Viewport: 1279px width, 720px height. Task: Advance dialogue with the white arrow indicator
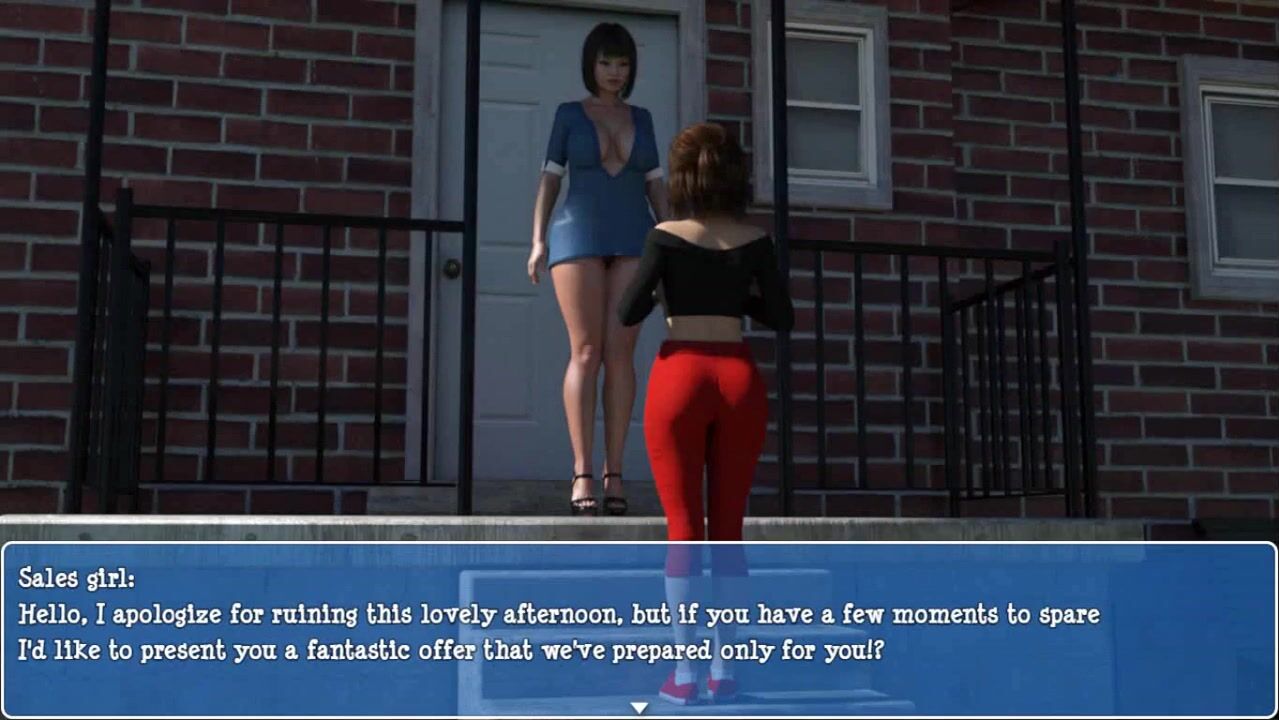[x=639, y=707]
